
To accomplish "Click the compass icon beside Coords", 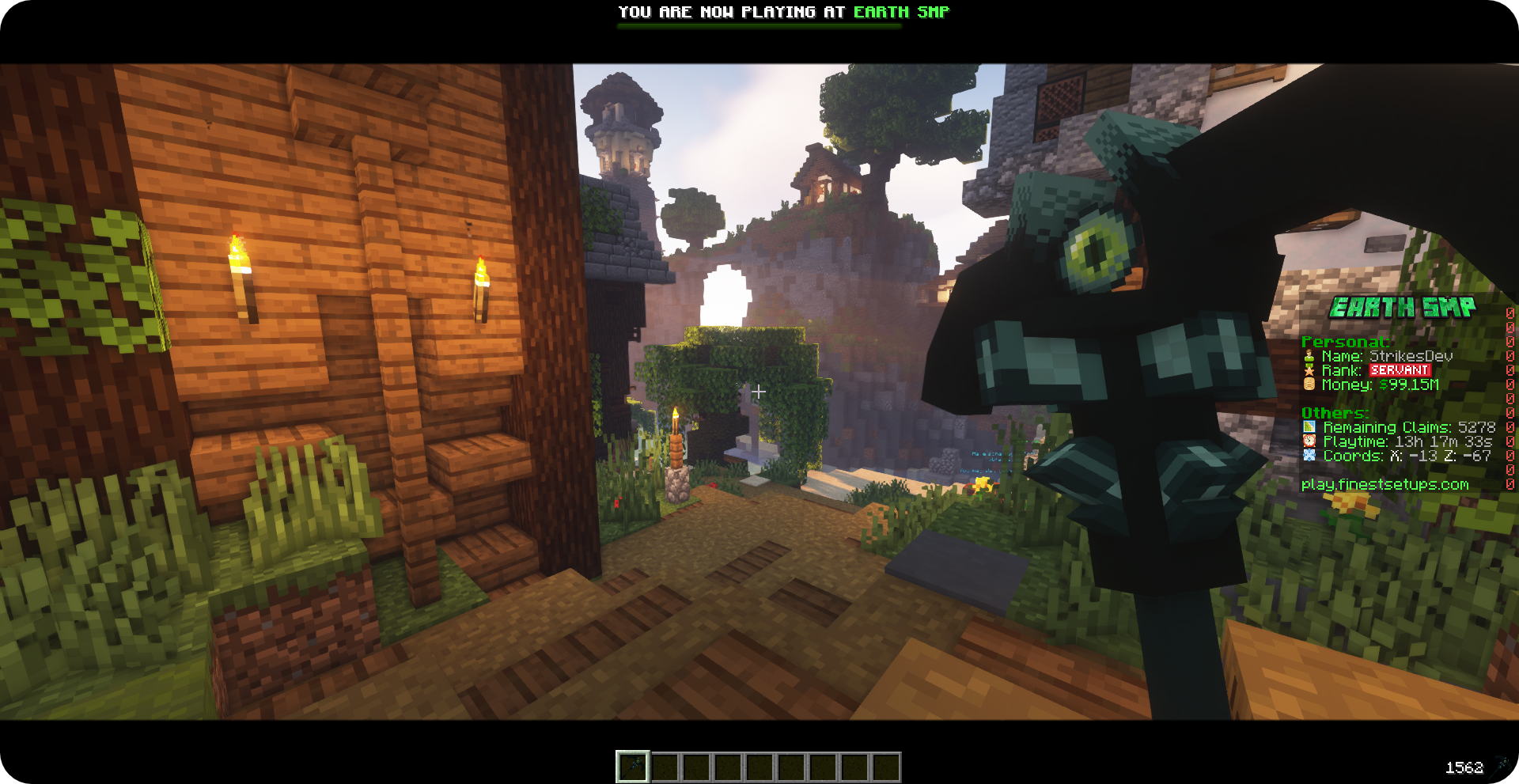I will (x=1310, y=456).
